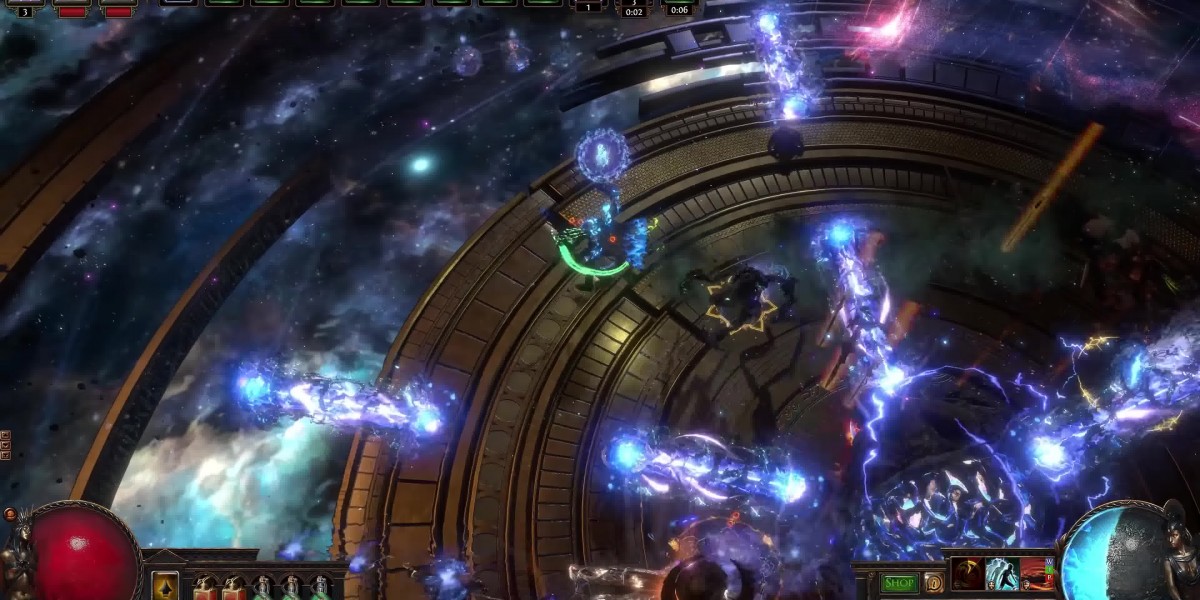Click the round gold coin icon beside Shop
The height and width of the screenshot is (600, 1200).
tap(933, 583)
